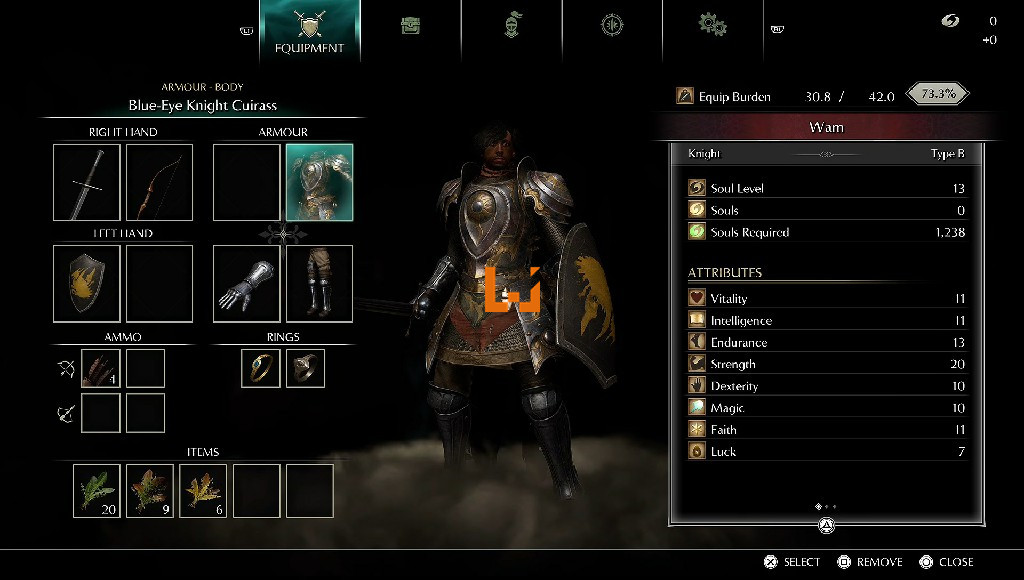Select the longsword in the right hand
The height and width of the screenshot is (580, 1024).
[87, 182]
